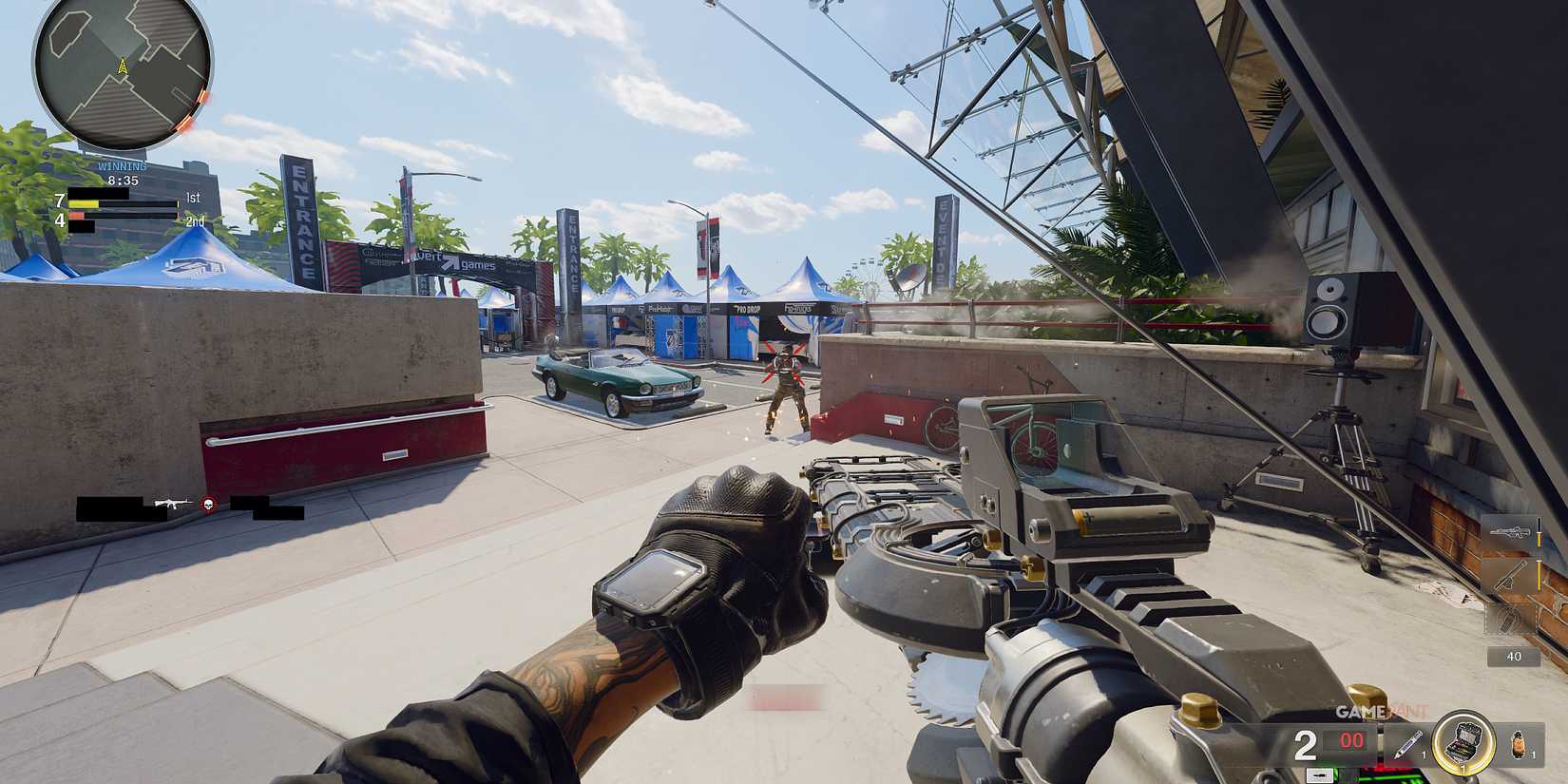Click the vertical ammo bar beside the rifle icon
The height and width of the screenshot is (784, 1568).
point(1539,531)
